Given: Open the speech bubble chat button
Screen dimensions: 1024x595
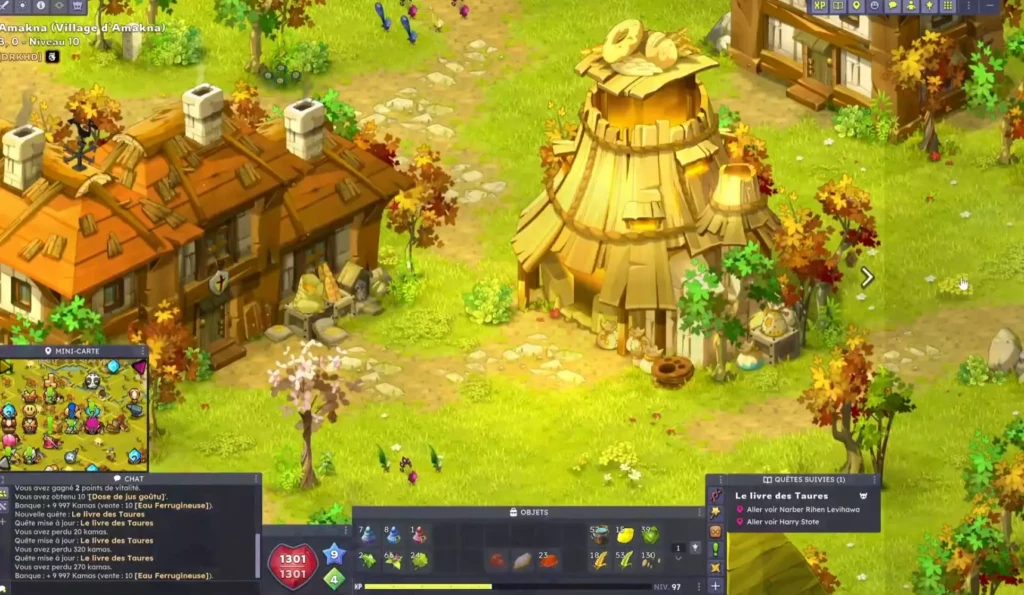Looking at the screenshot, I should tap(893, 6).
